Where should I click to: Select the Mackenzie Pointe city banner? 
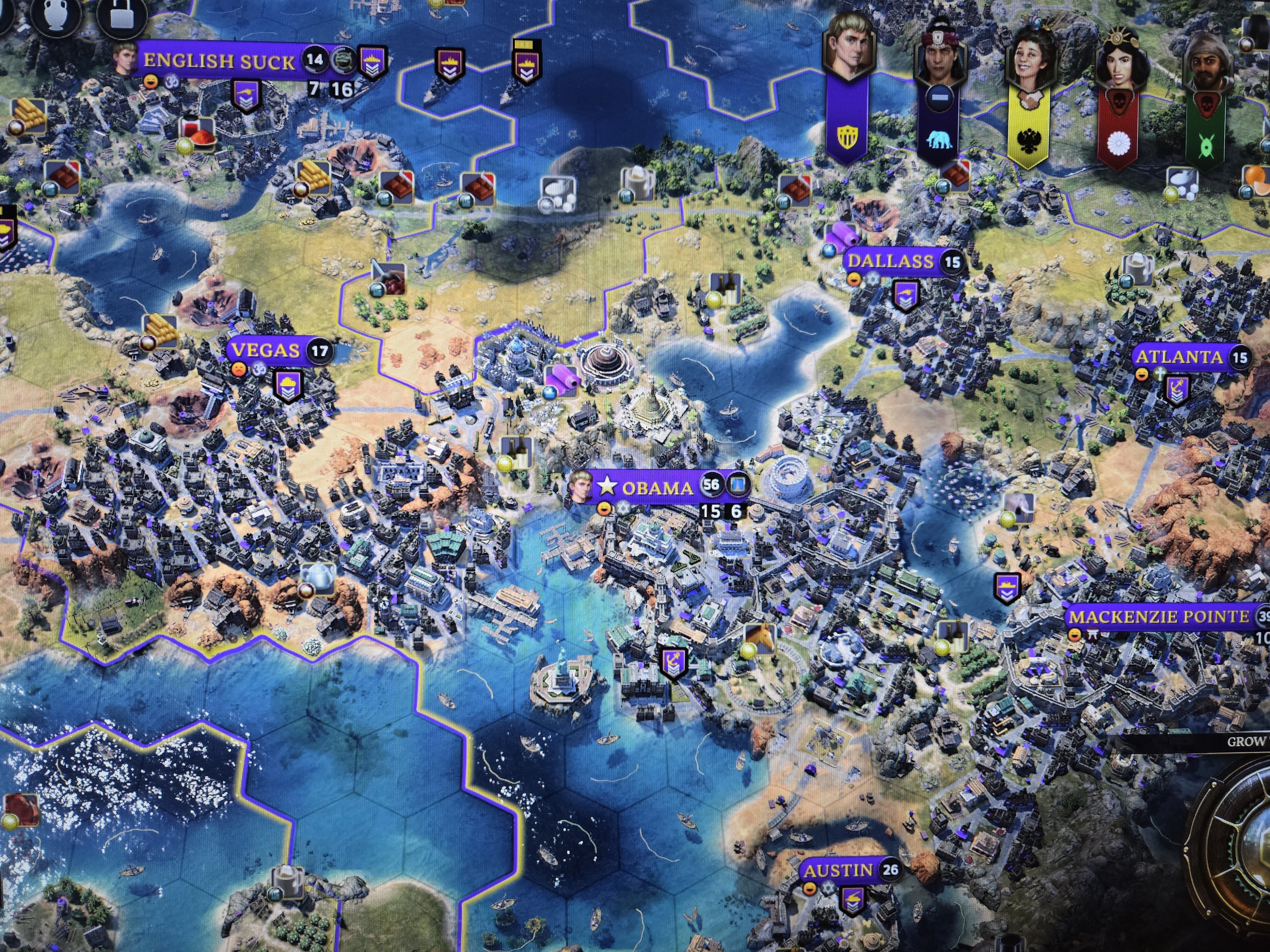point(1159,617)
